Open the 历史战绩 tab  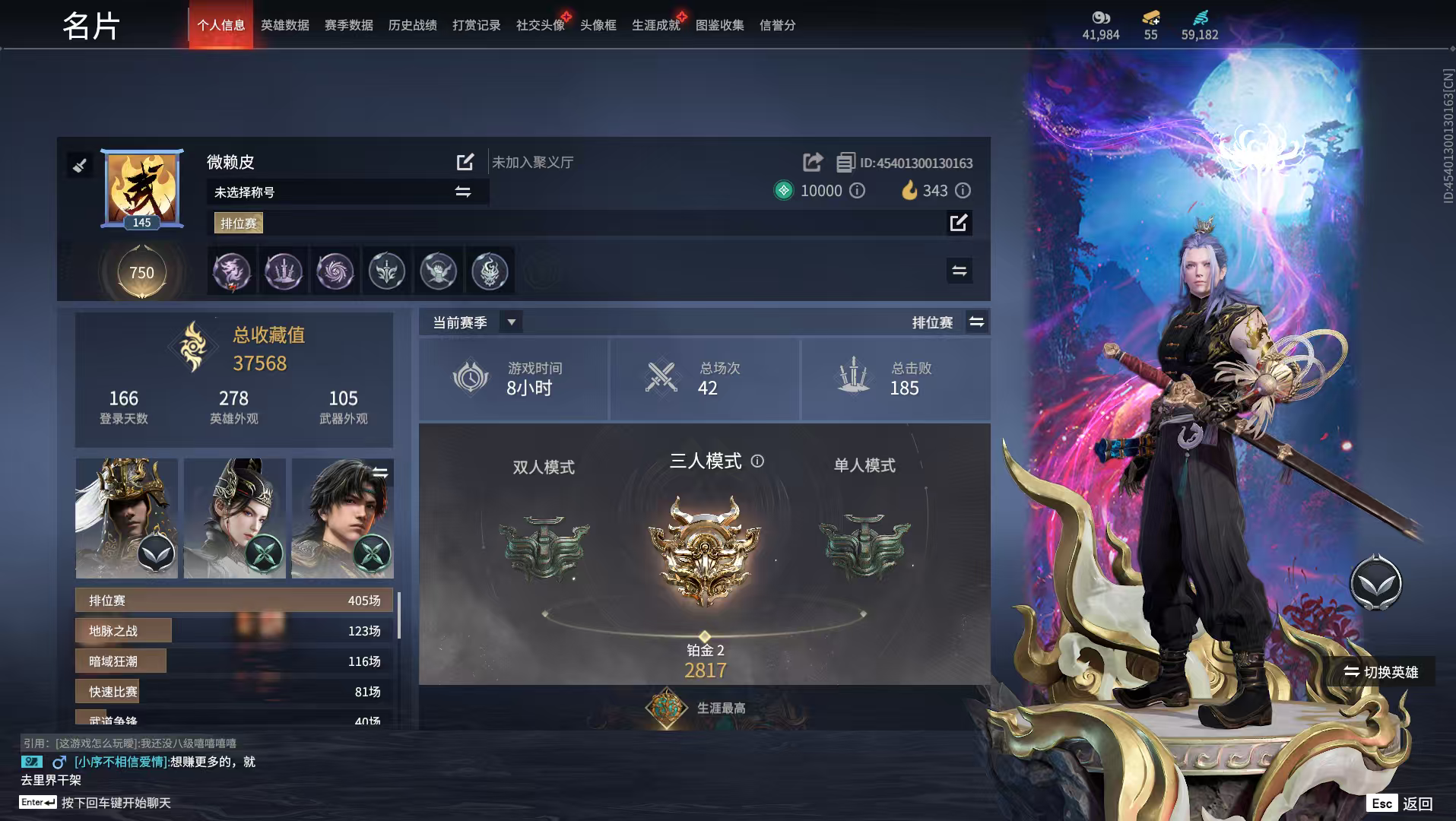(x=411, y=24)
